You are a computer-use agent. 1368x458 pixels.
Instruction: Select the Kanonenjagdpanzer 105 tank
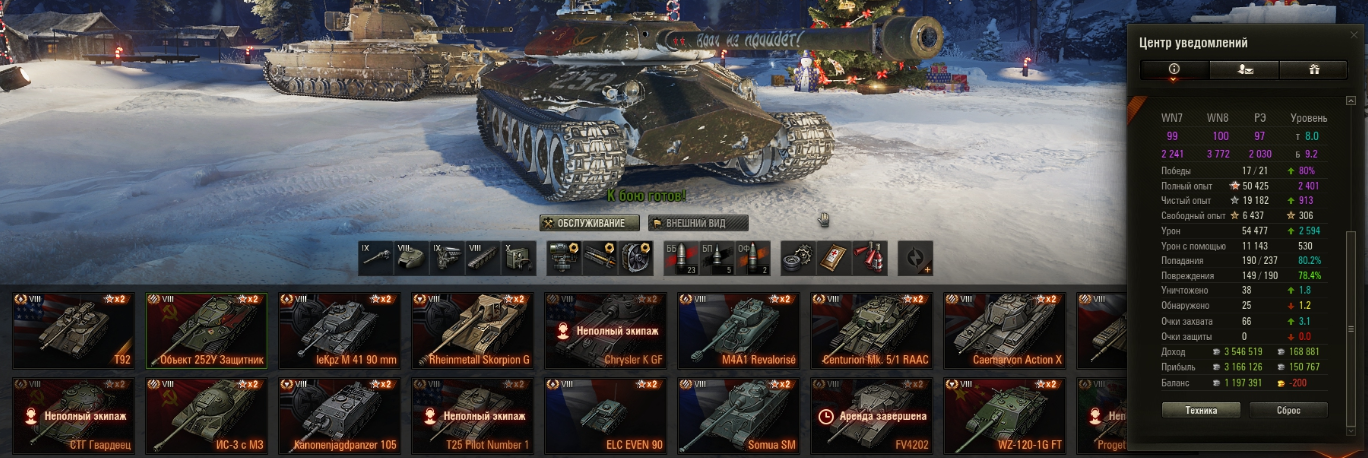click(339, 415)
